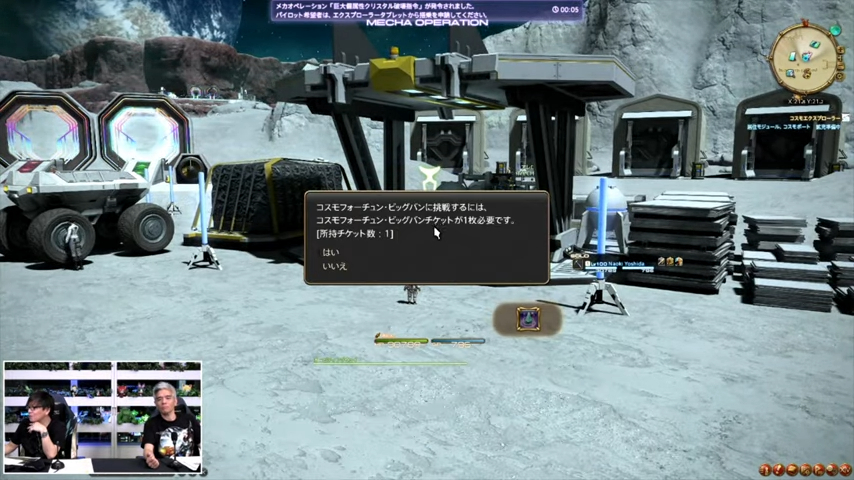
Task: Open the System menu orb at far right
Action: (845, 469)
